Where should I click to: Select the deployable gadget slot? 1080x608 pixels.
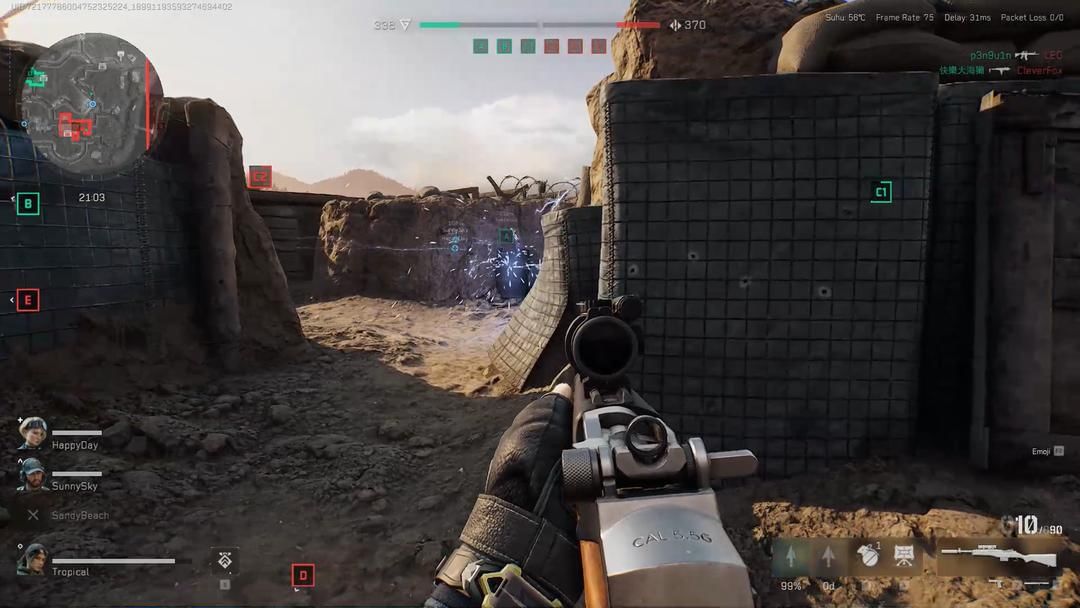click(904, 556)
